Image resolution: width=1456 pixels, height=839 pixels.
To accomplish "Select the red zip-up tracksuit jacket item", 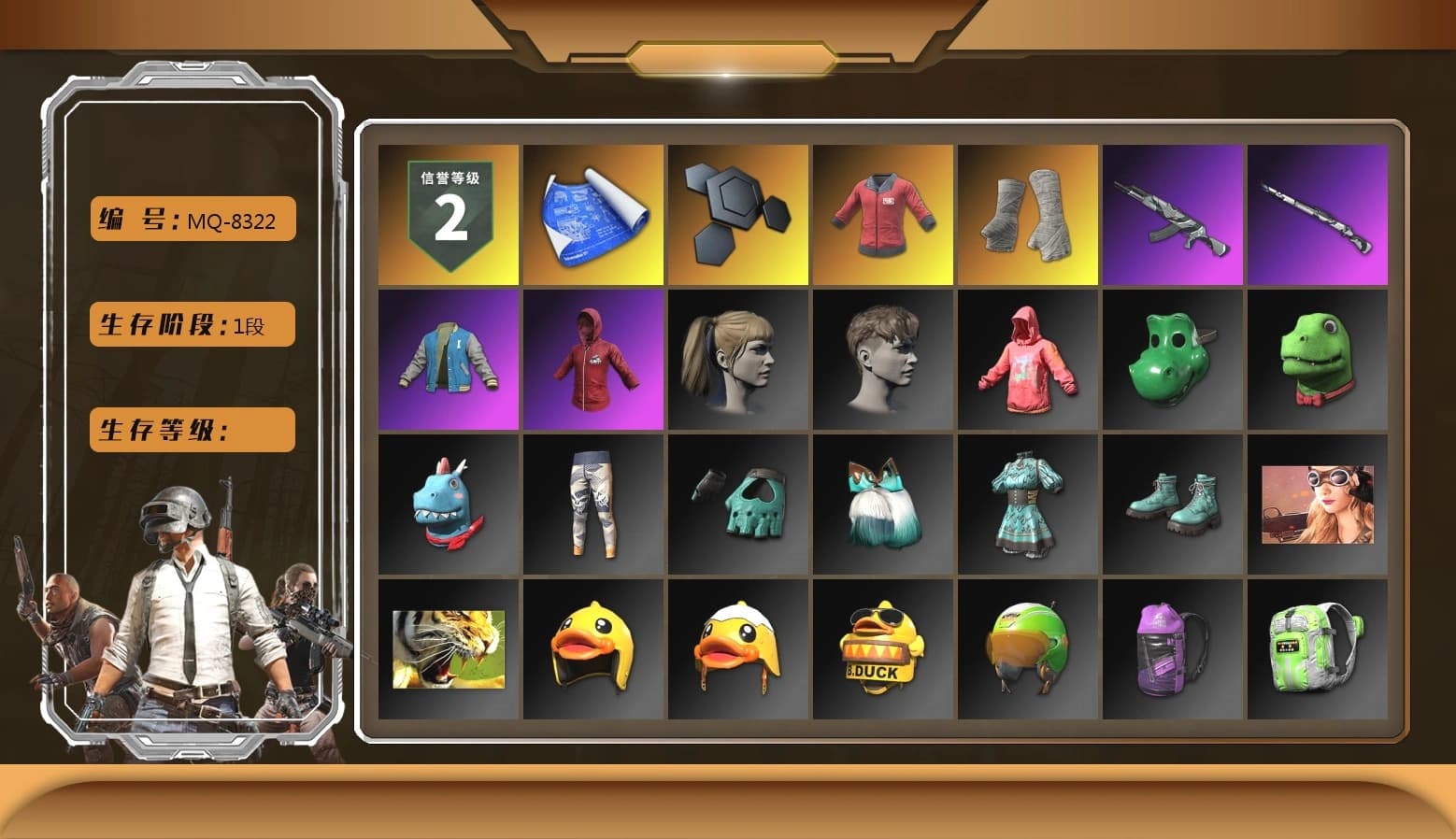I will [x=882, y=214].
